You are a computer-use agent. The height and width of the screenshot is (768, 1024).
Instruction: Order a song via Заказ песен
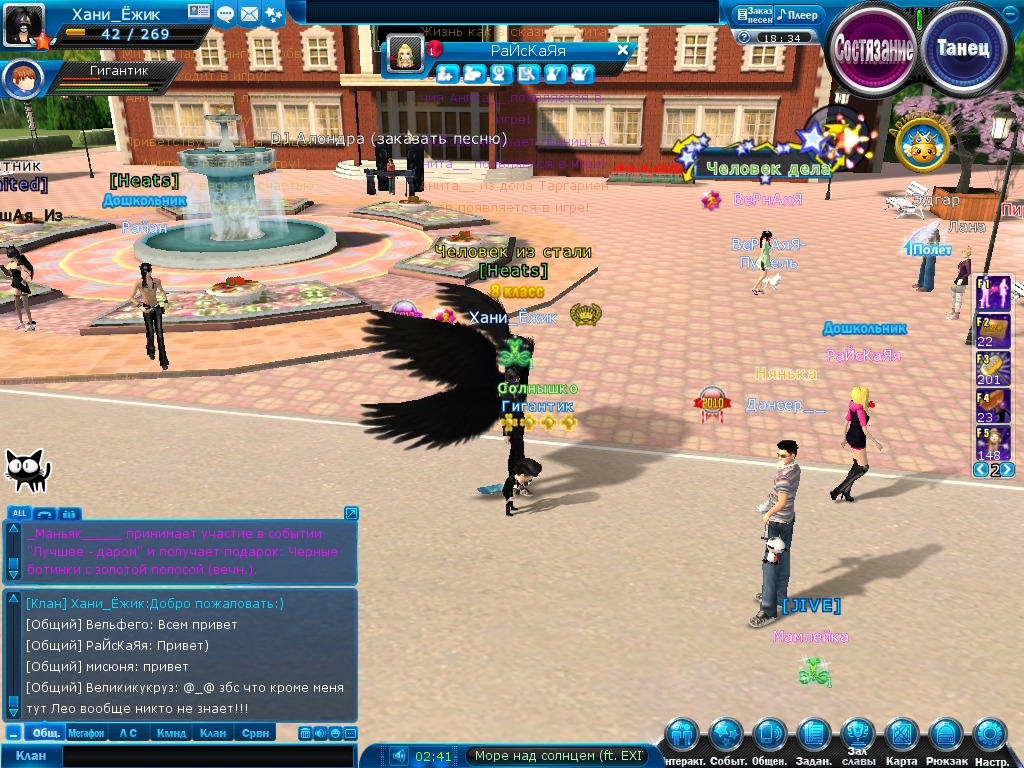(x=753, y=15)
